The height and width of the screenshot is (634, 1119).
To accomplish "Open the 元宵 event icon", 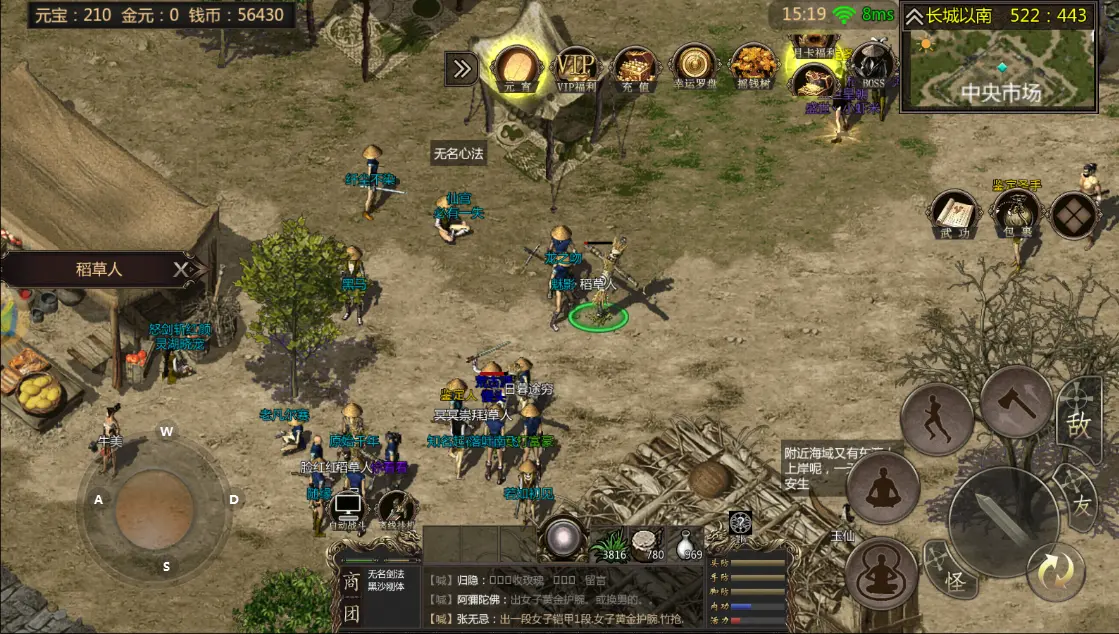I will pos(517,67).
